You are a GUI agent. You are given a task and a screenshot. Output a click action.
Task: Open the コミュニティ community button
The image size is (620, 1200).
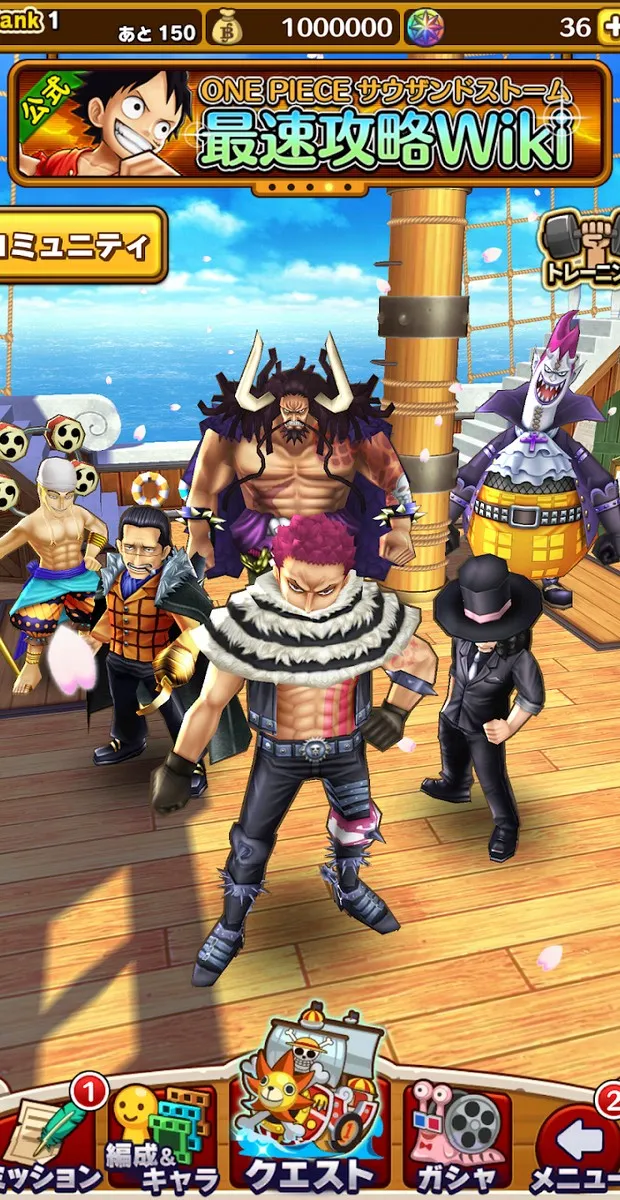click(x=80, y=245)
